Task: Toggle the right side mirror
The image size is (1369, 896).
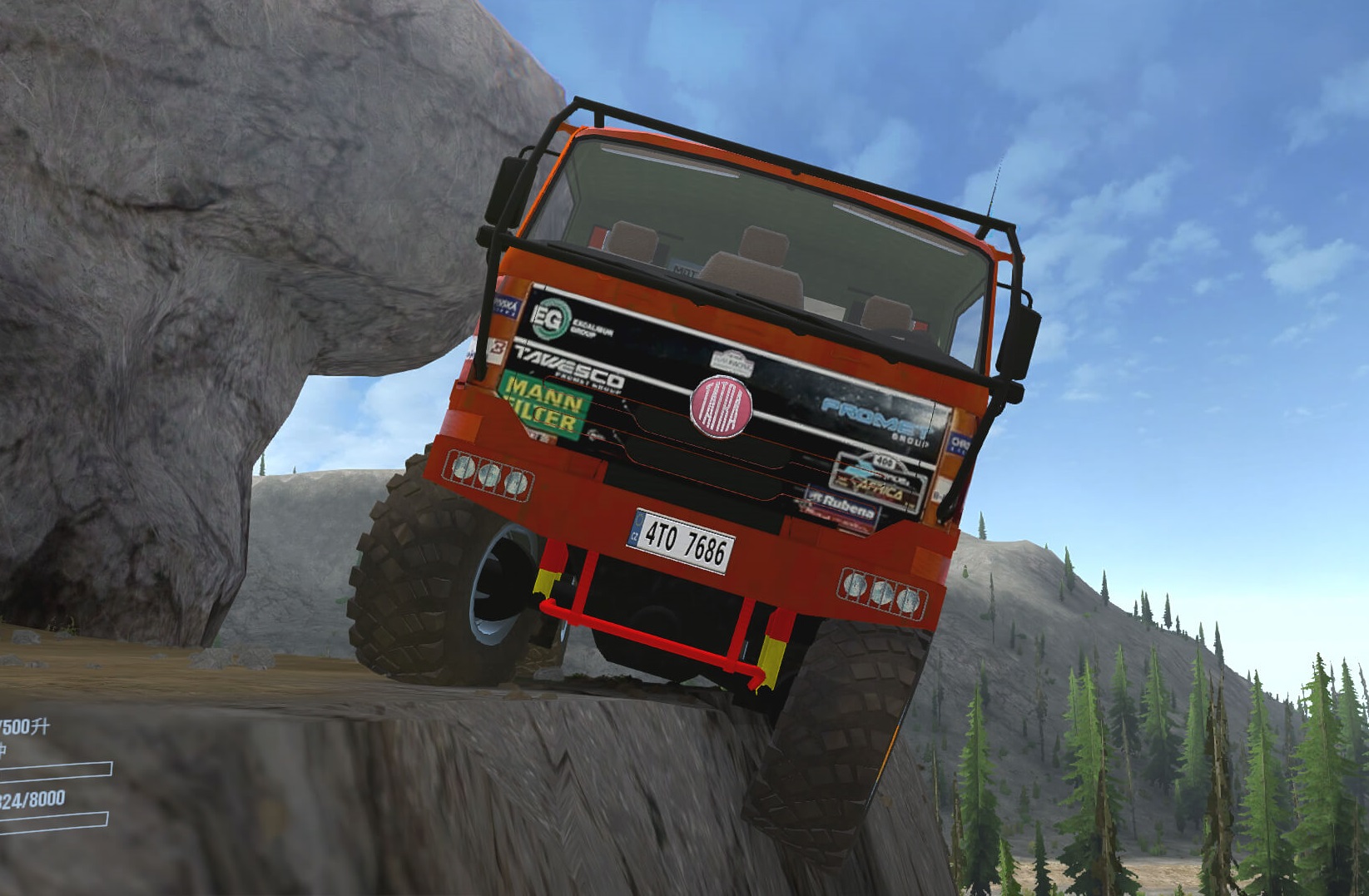Action: (1019, 339)
